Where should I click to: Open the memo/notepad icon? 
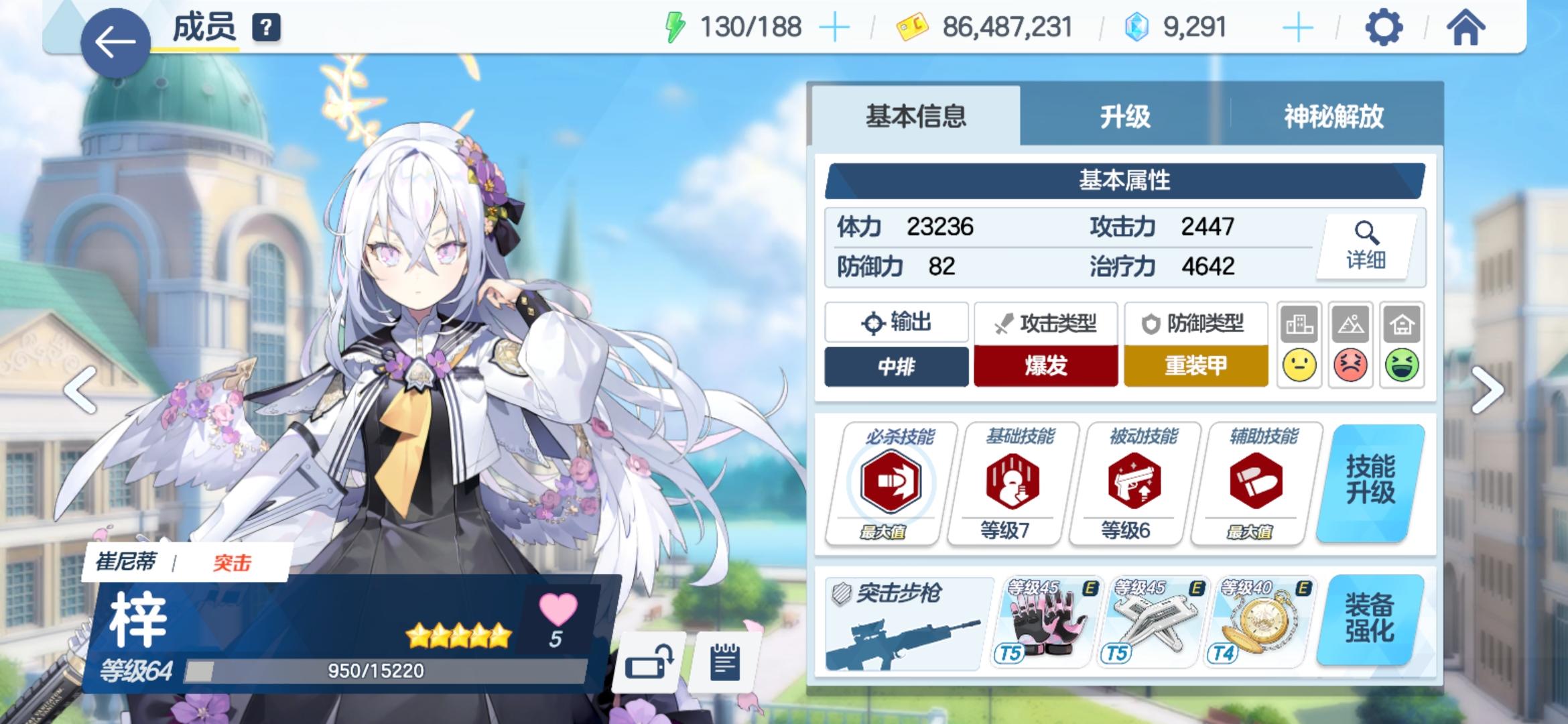(x=724, y=664)
